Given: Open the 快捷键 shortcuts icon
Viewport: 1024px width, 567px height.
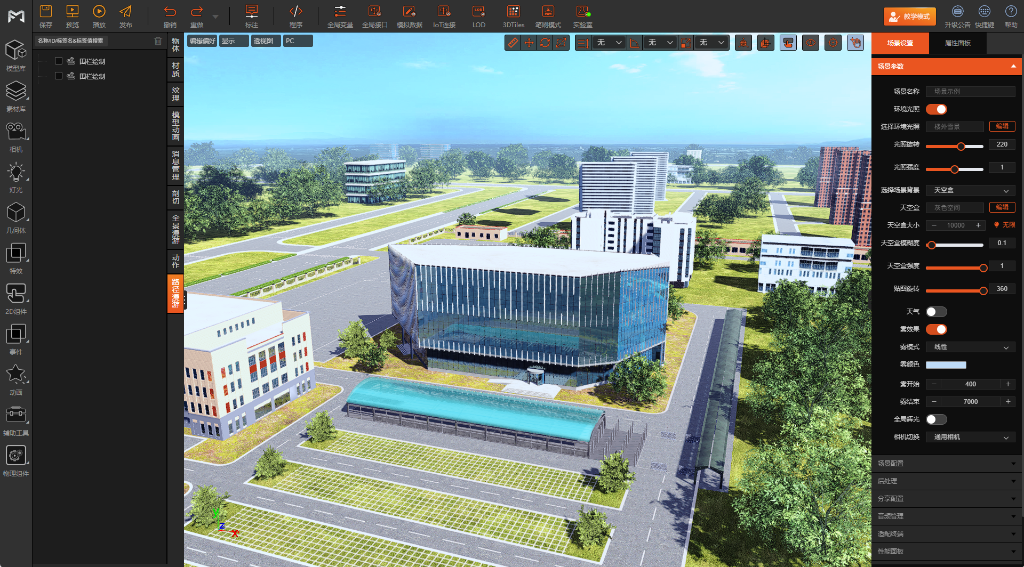Looking at the screenshot, I should [x=984, y=14].
